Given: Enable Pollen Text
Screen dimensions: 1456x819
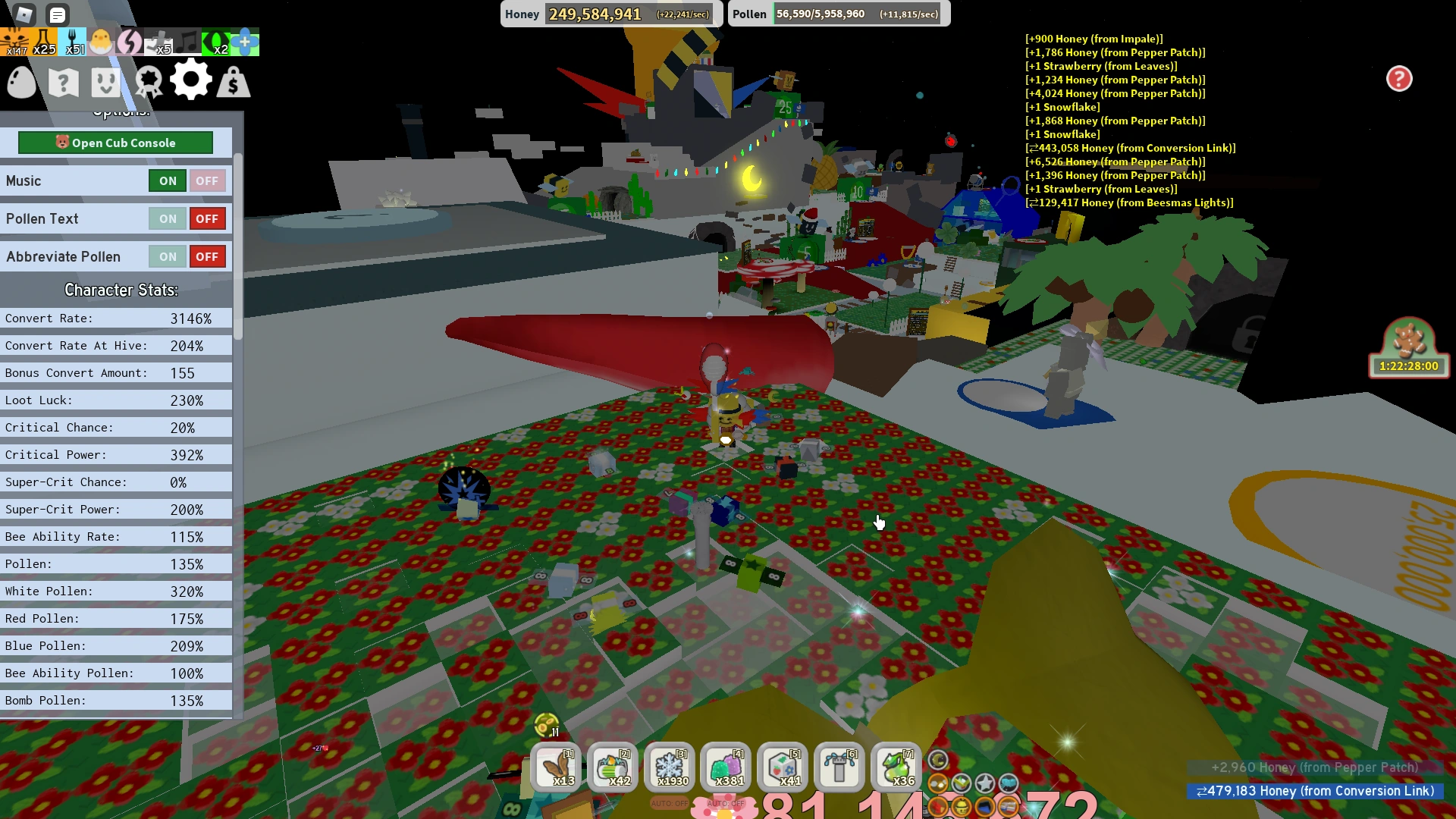Looking at the screenshot, I should (x=167, y=218).
